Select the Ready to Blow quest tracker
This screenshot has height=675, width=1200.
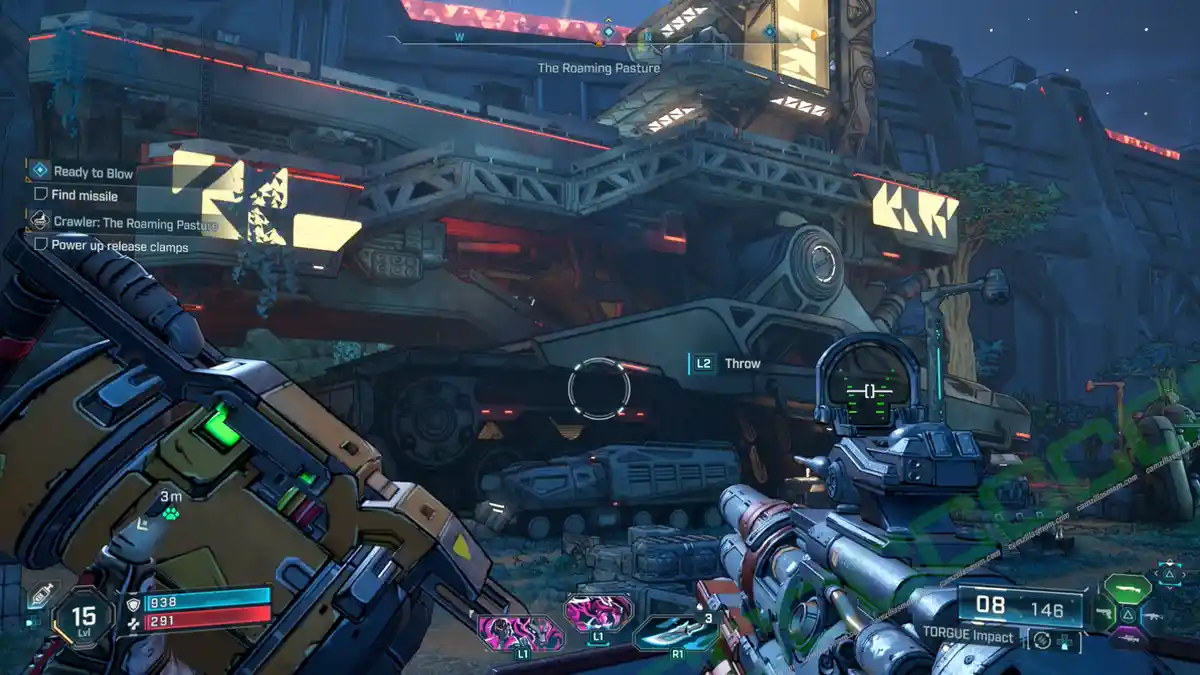pyautogui.click(x=92, y=172)
